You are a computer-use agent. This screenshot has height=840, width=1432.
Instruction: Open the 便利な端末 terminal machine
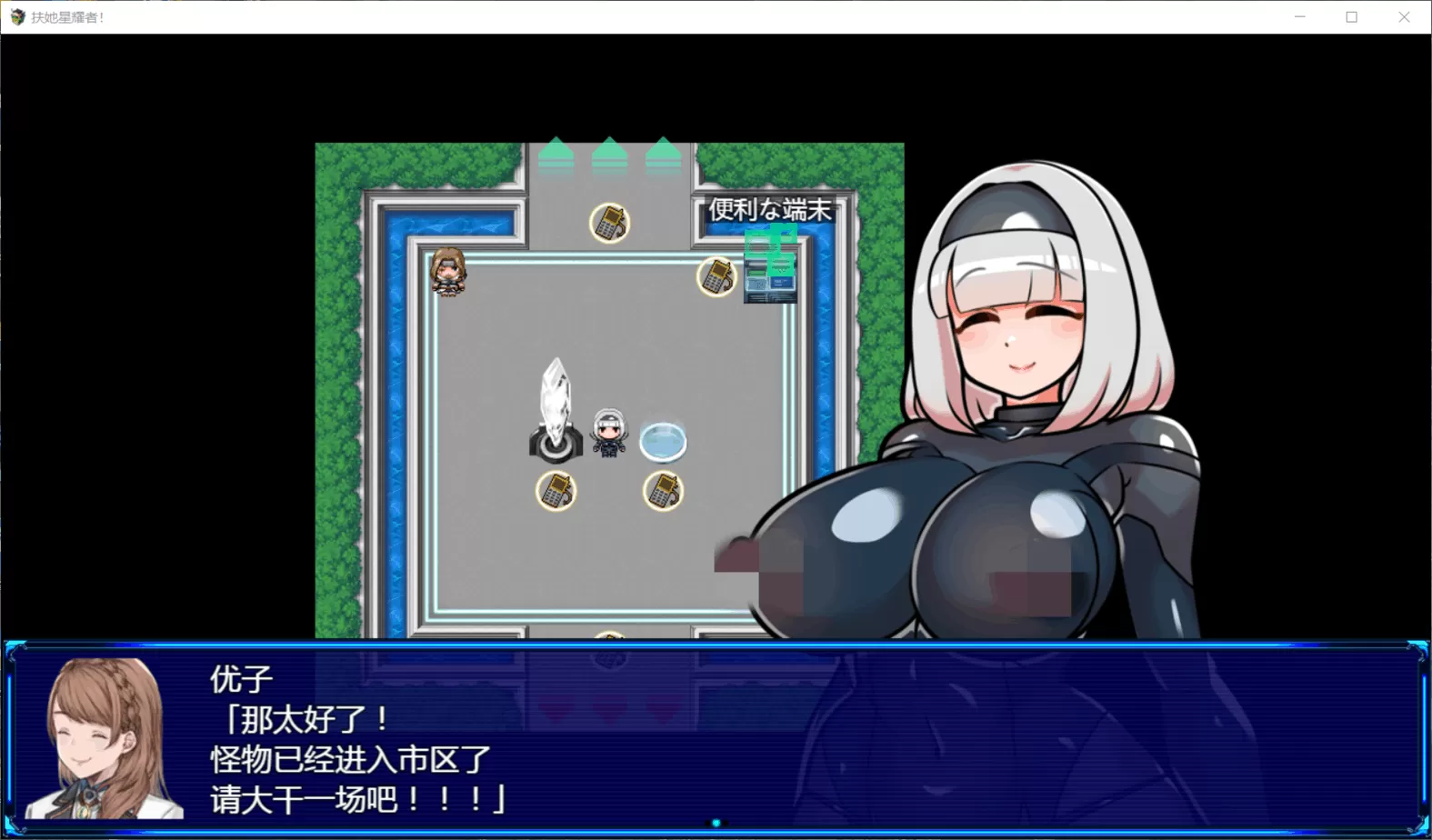(x=770, y=273)
